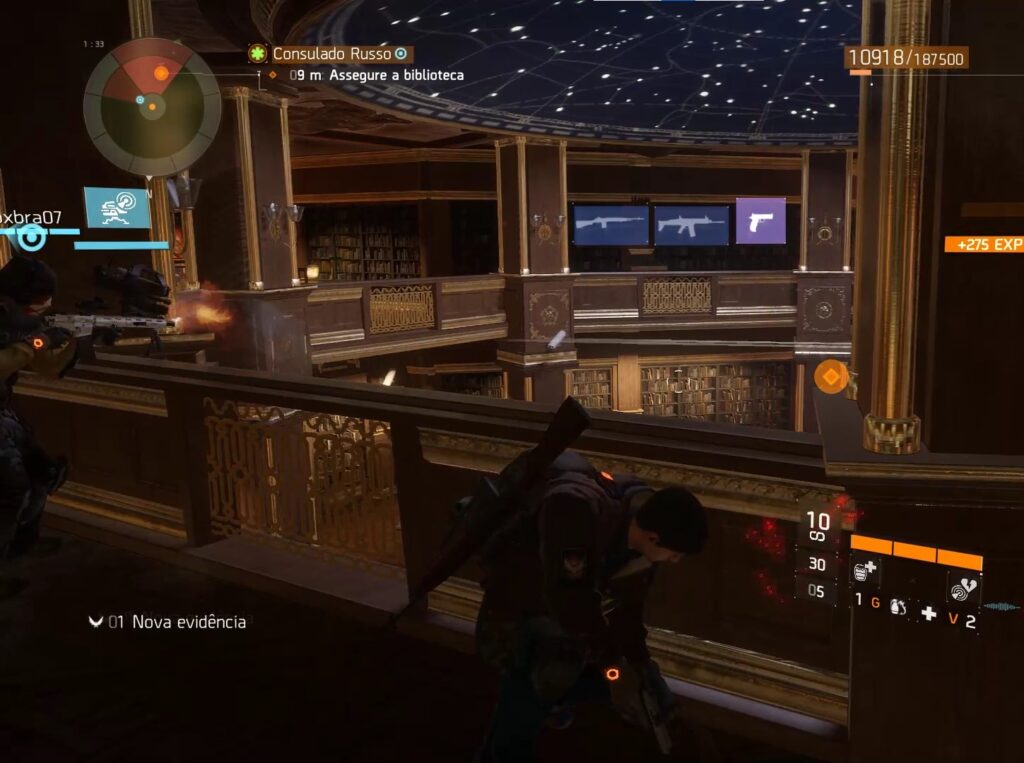The height and width of the screenshot is (763, 1024).
Task: Open the circular radar minimap
Action: pos(152,106)
